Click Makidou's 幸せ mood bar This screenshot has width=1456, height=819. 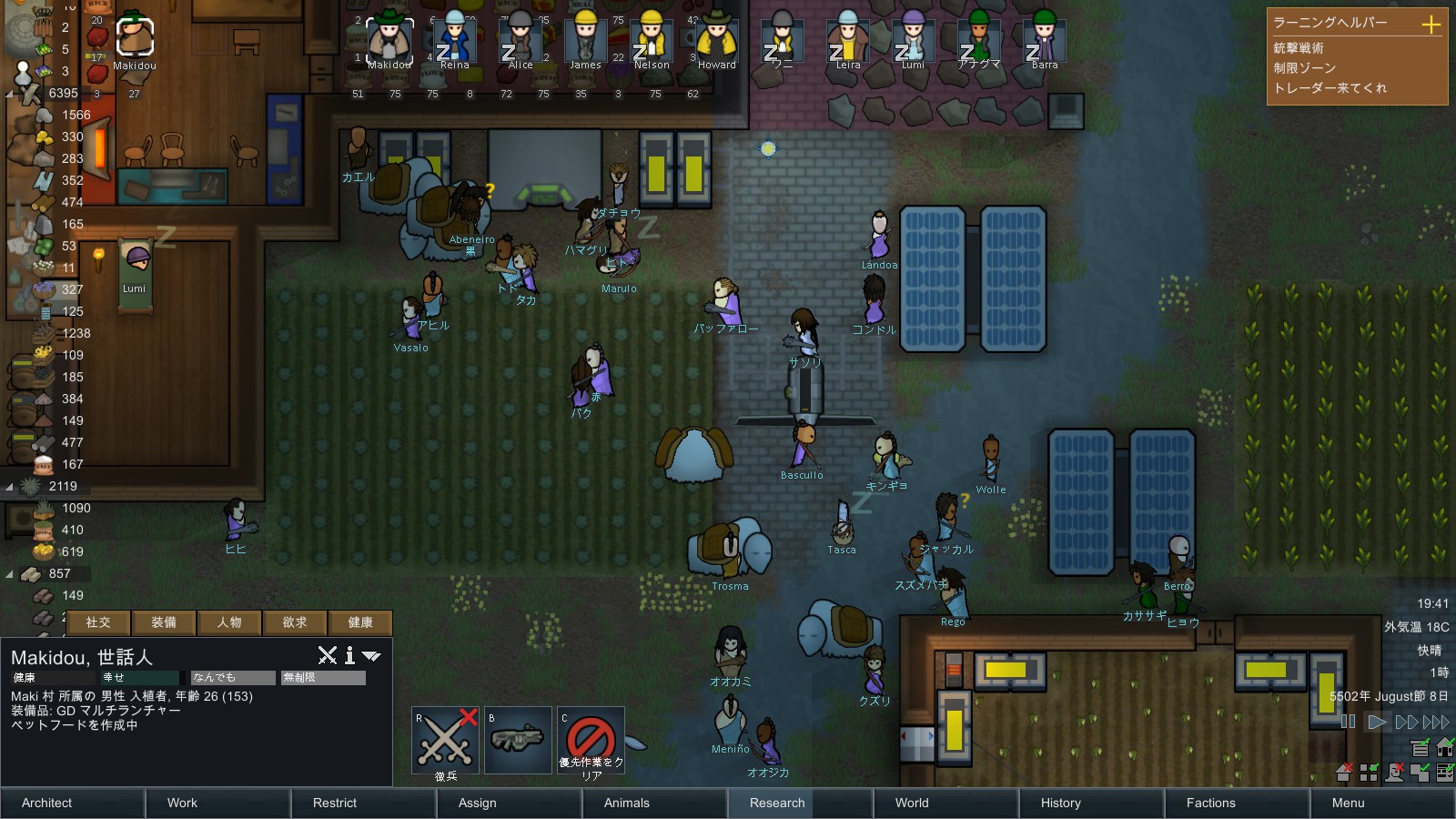[139, 677]
